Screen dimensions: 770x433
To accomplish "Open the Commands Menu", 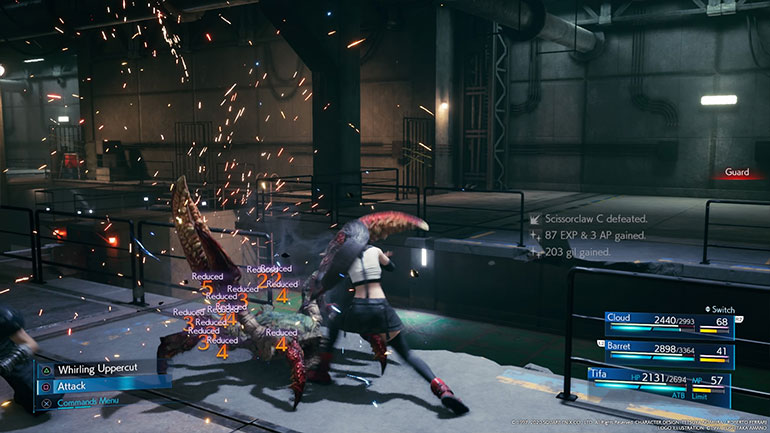I will pos(90,403).
